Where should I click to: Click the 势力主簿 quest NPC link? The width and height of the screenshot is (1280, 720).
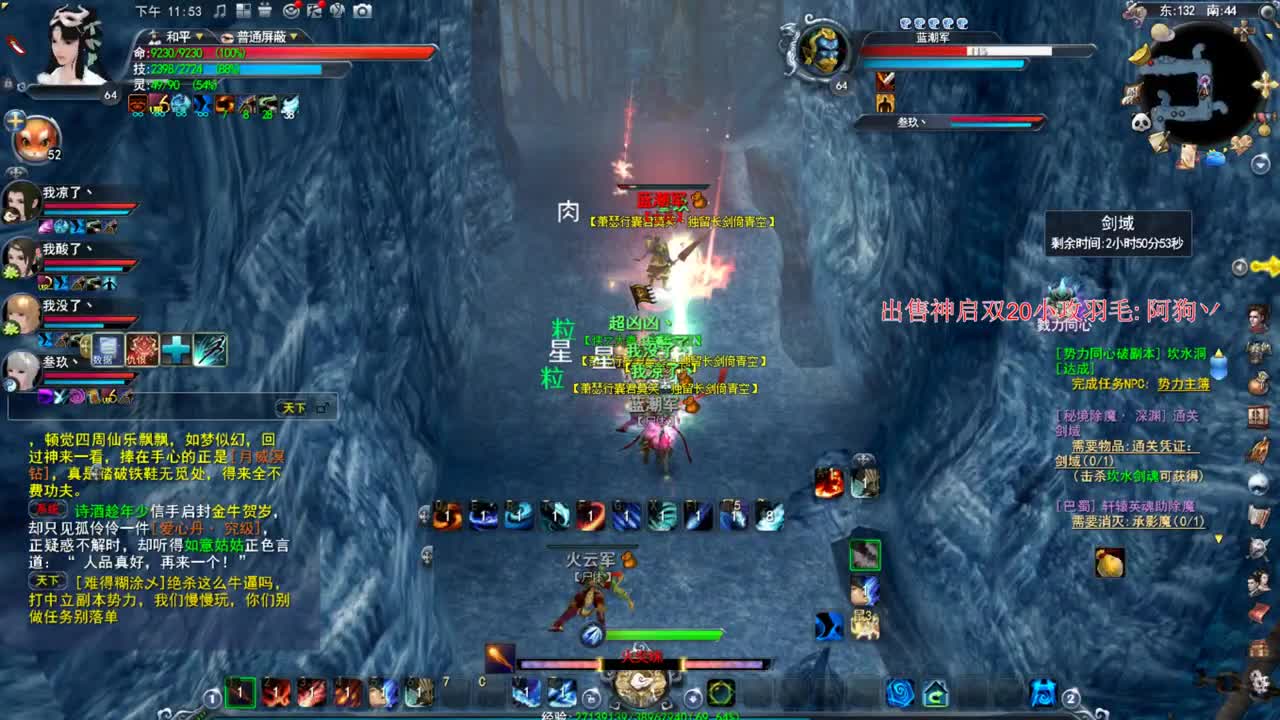pos(1184,385)
